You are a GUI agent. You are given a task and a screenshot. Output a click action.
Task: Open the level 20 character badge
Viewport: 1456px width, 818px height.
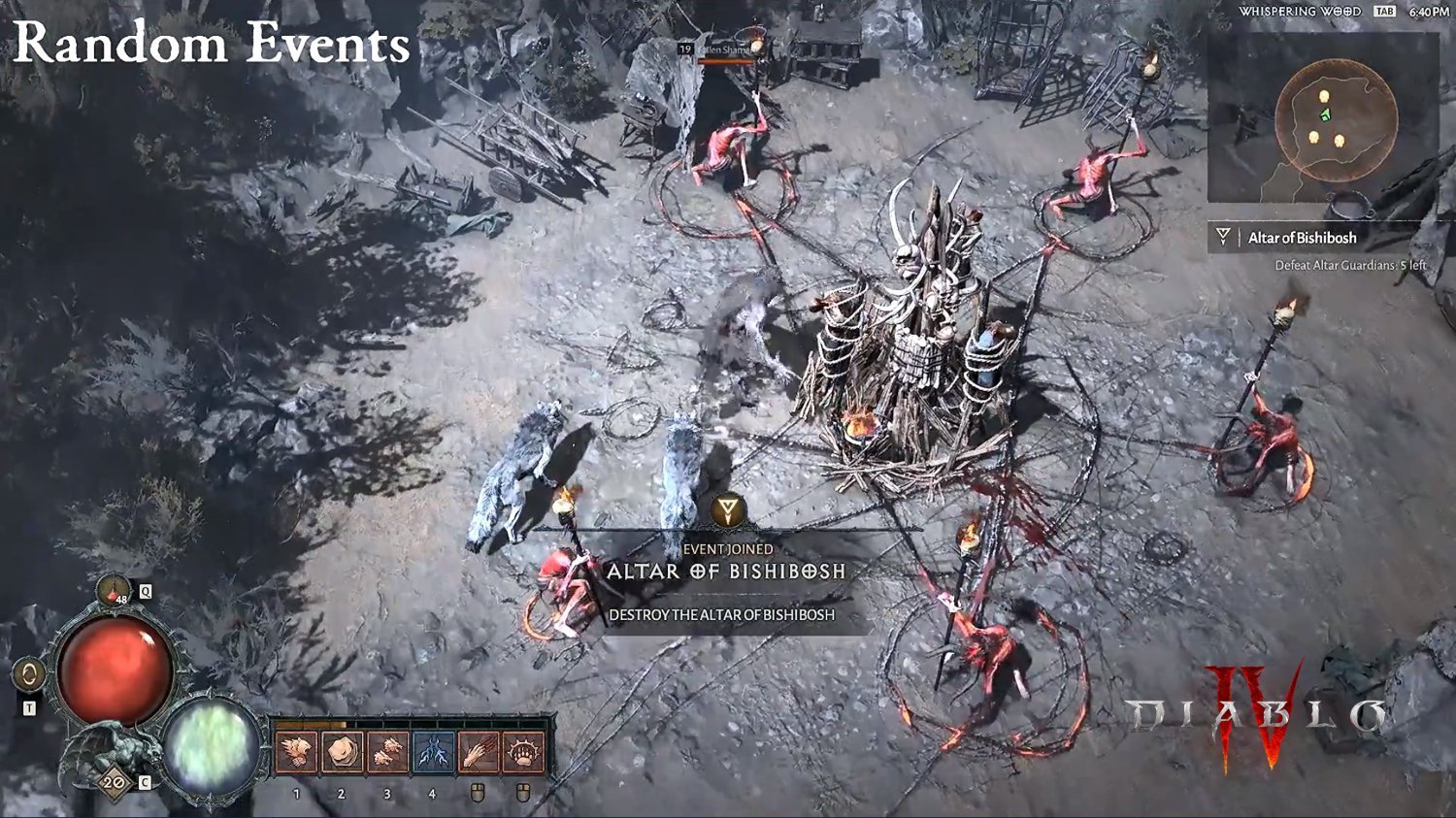click(114, 782)
